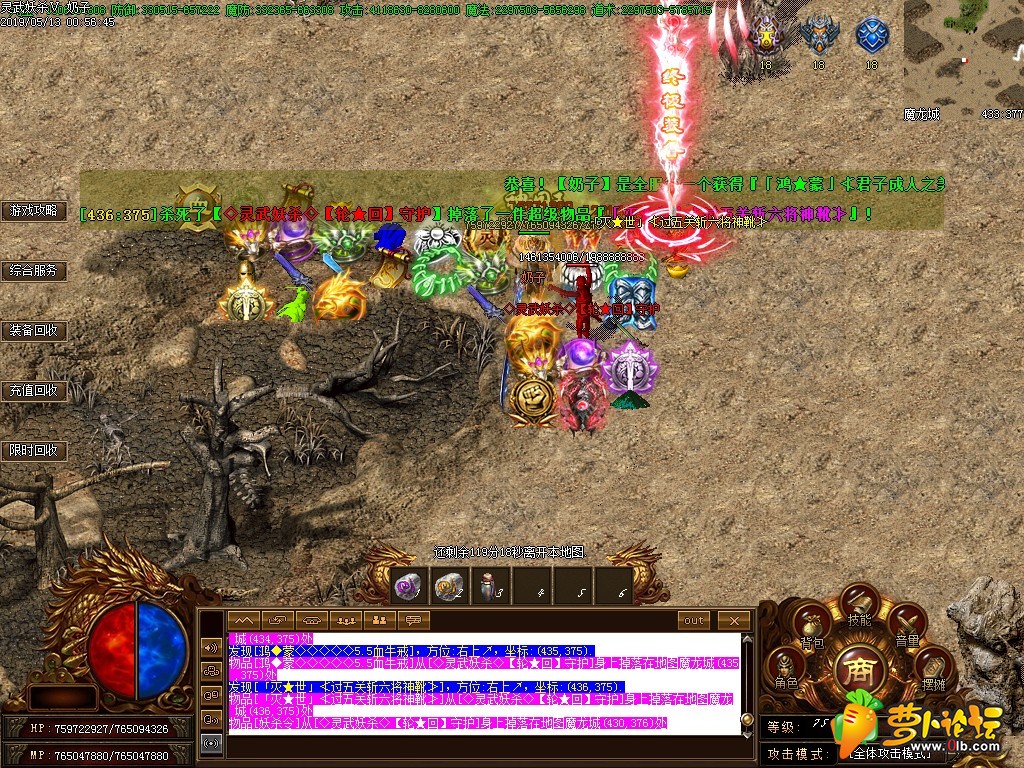Open the 综合服务 services menu
The image size is (1024, 768).
tap(34, 271)
